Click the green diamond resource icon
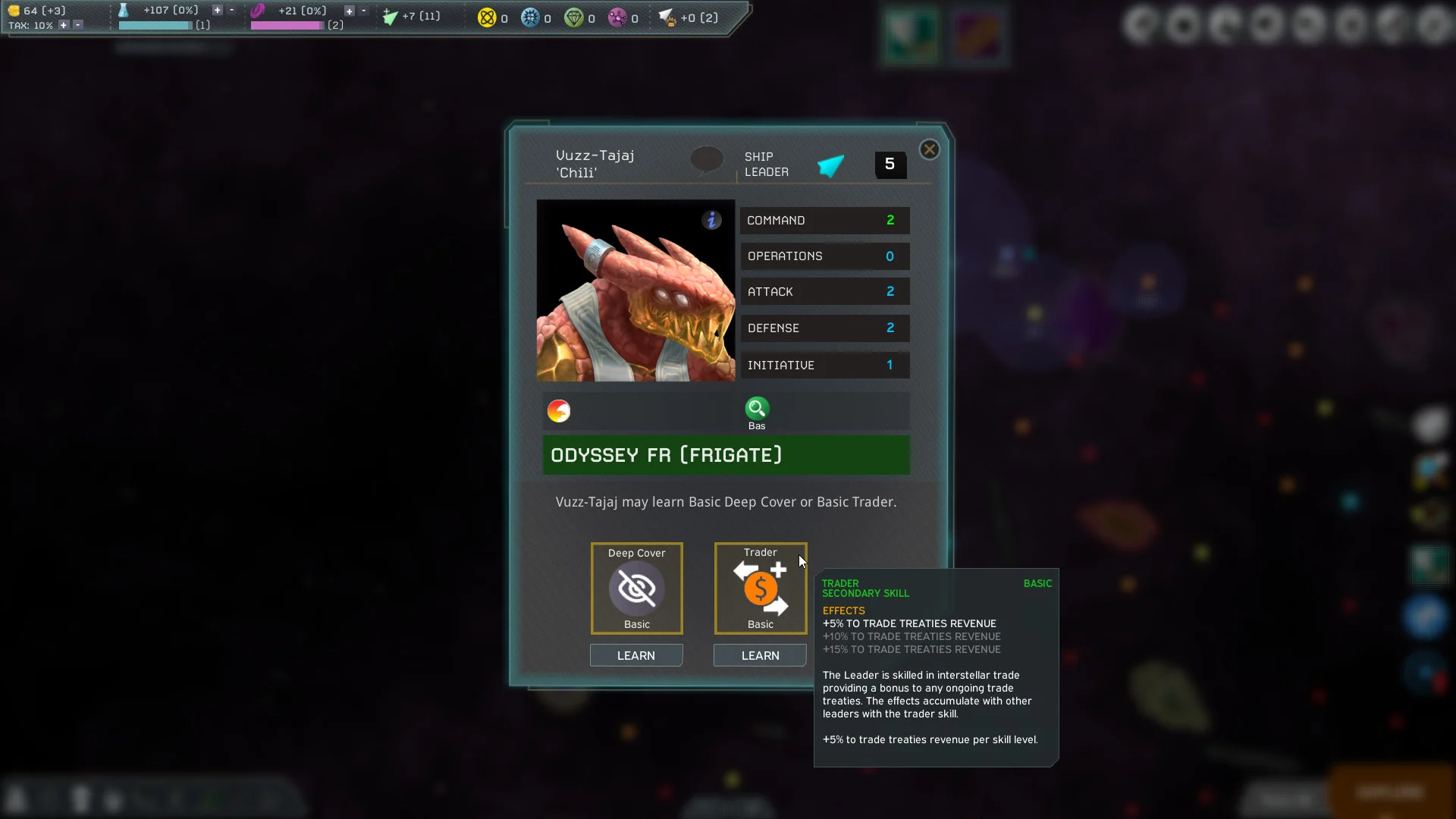 pos(573,17)
